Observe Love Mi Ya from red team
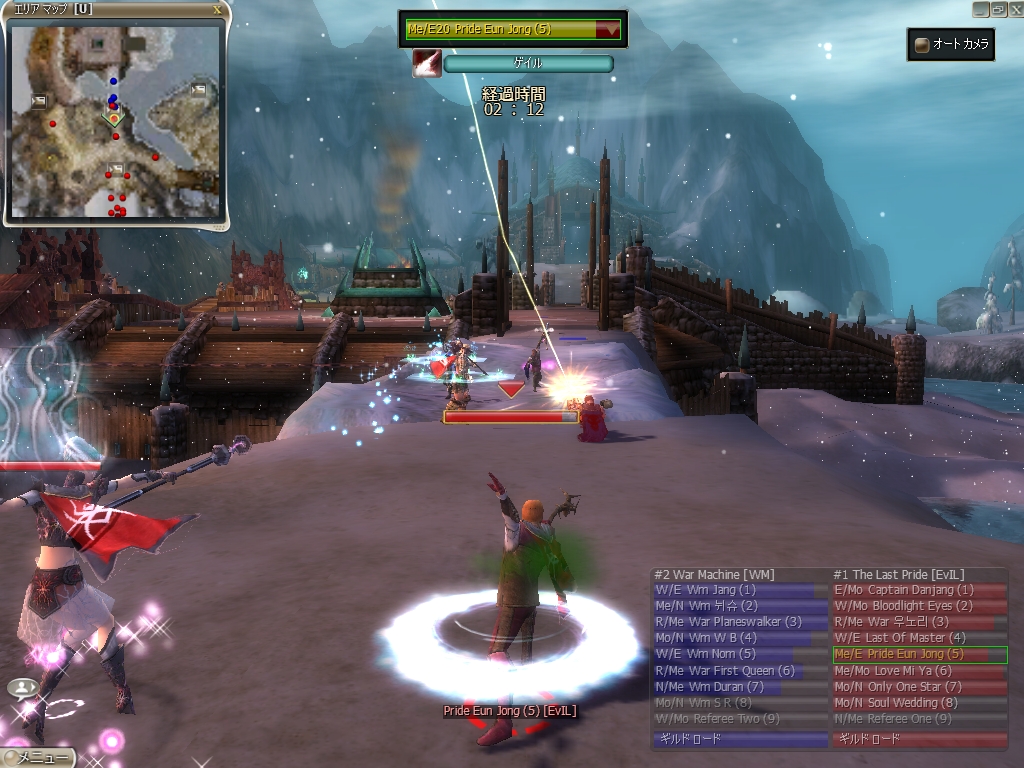Image resolution: width=1024 pixels, height=768 pixels. click(919, 671)
